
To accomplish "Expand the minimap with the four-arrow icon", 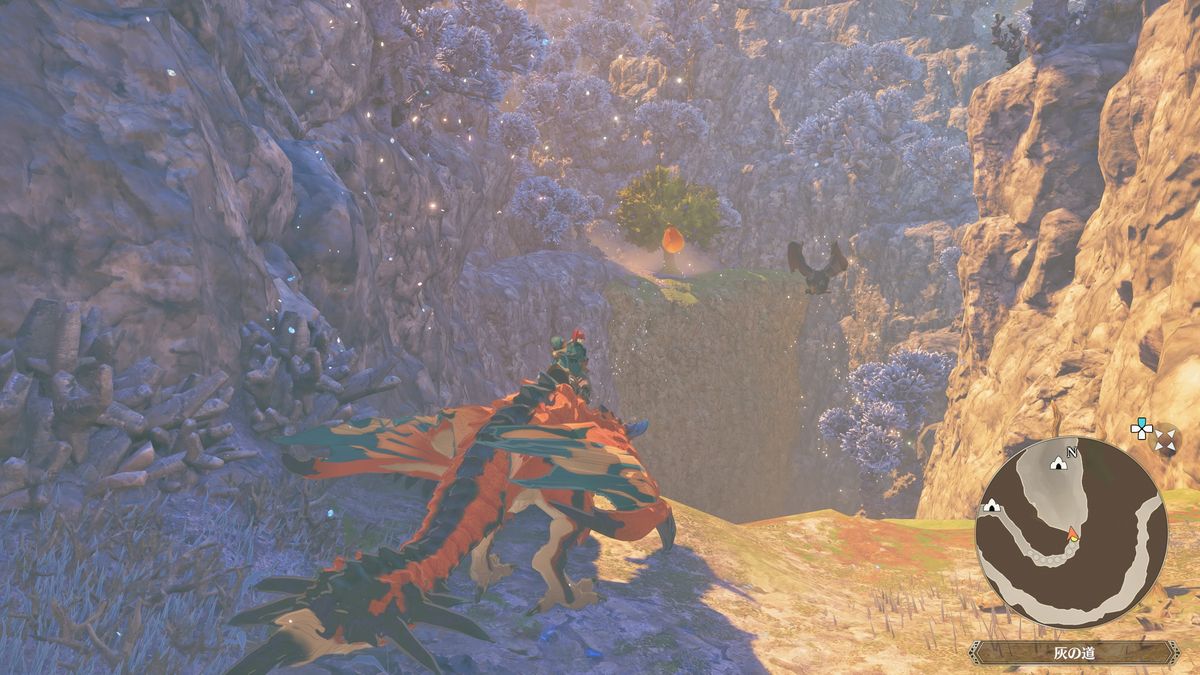I will pyautogui.click(x=1165, y=439).
